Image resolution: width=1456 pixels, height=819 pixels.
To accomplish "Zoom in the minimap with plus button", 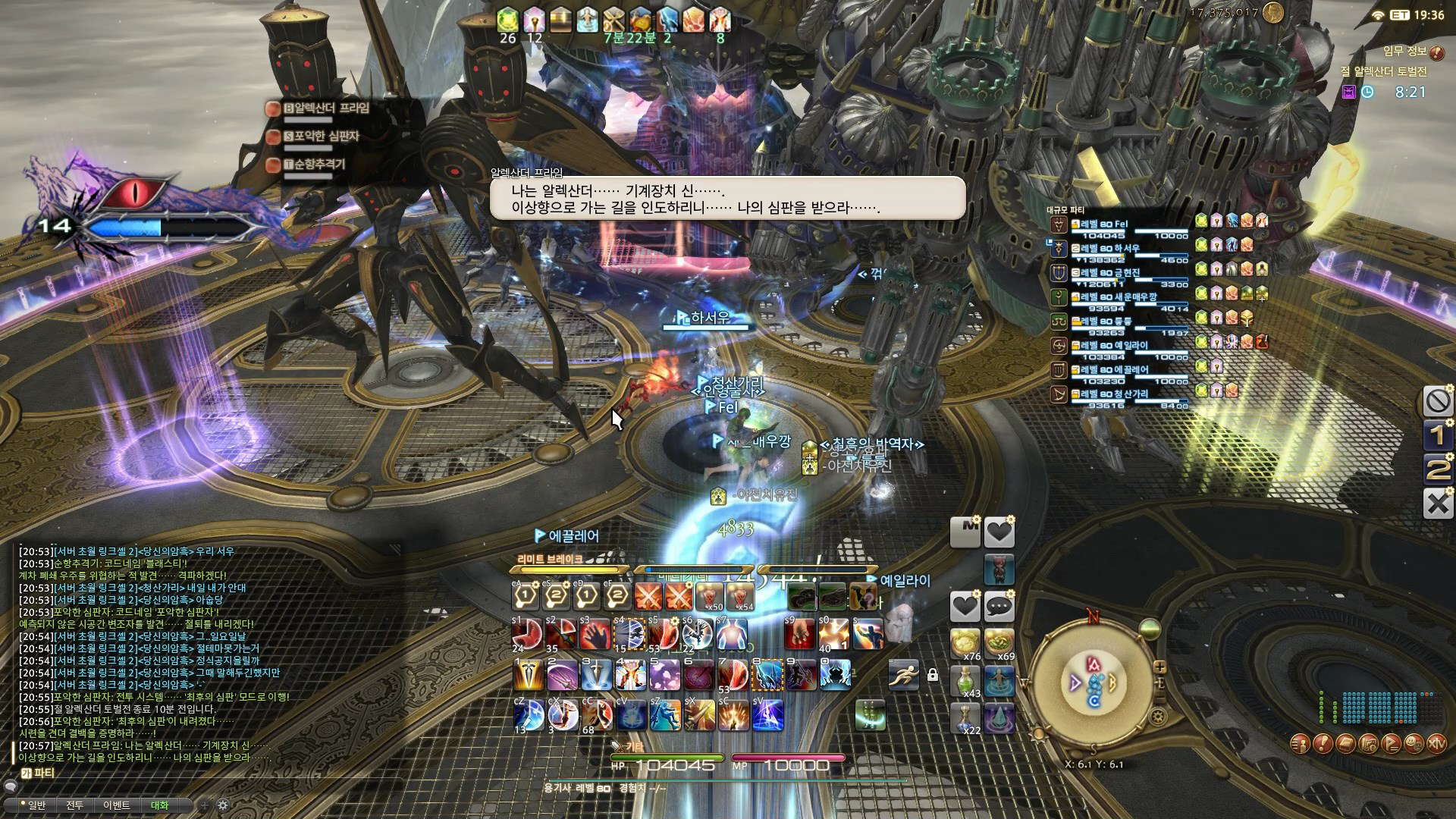I will click(1159, 667).
